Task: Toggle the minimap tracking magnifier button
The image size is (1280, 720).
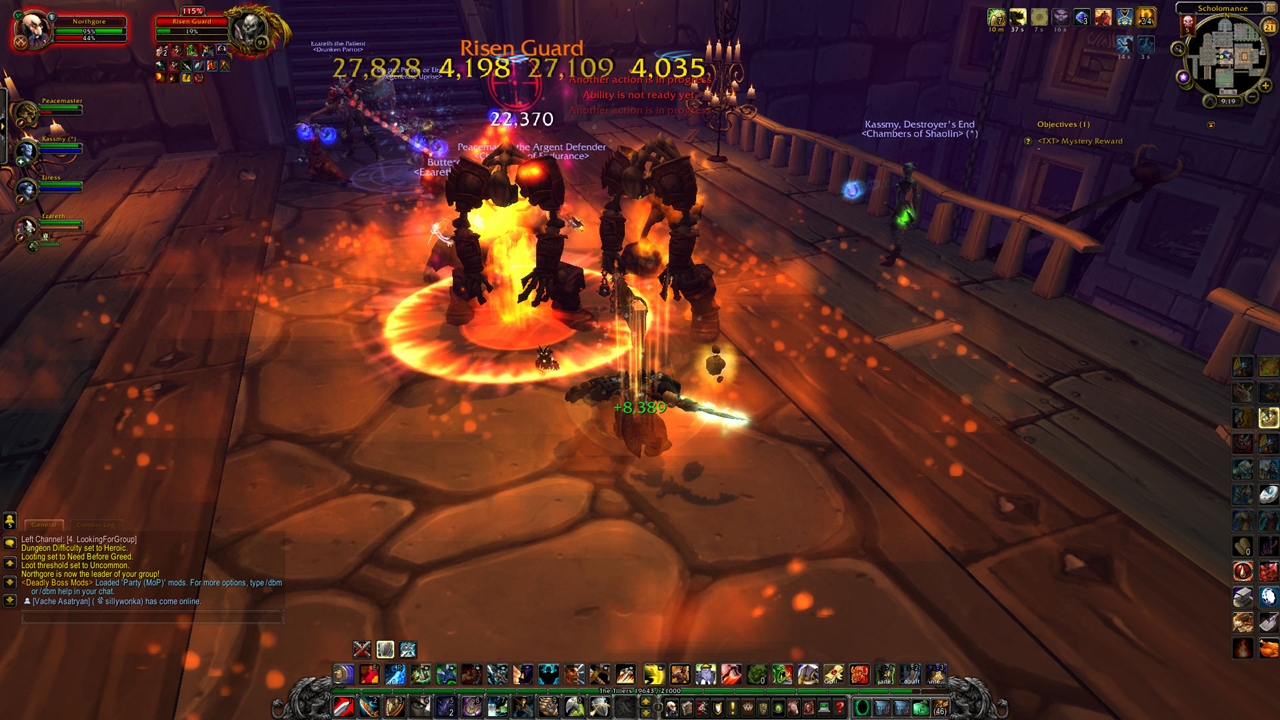Action: [1178, 49]
